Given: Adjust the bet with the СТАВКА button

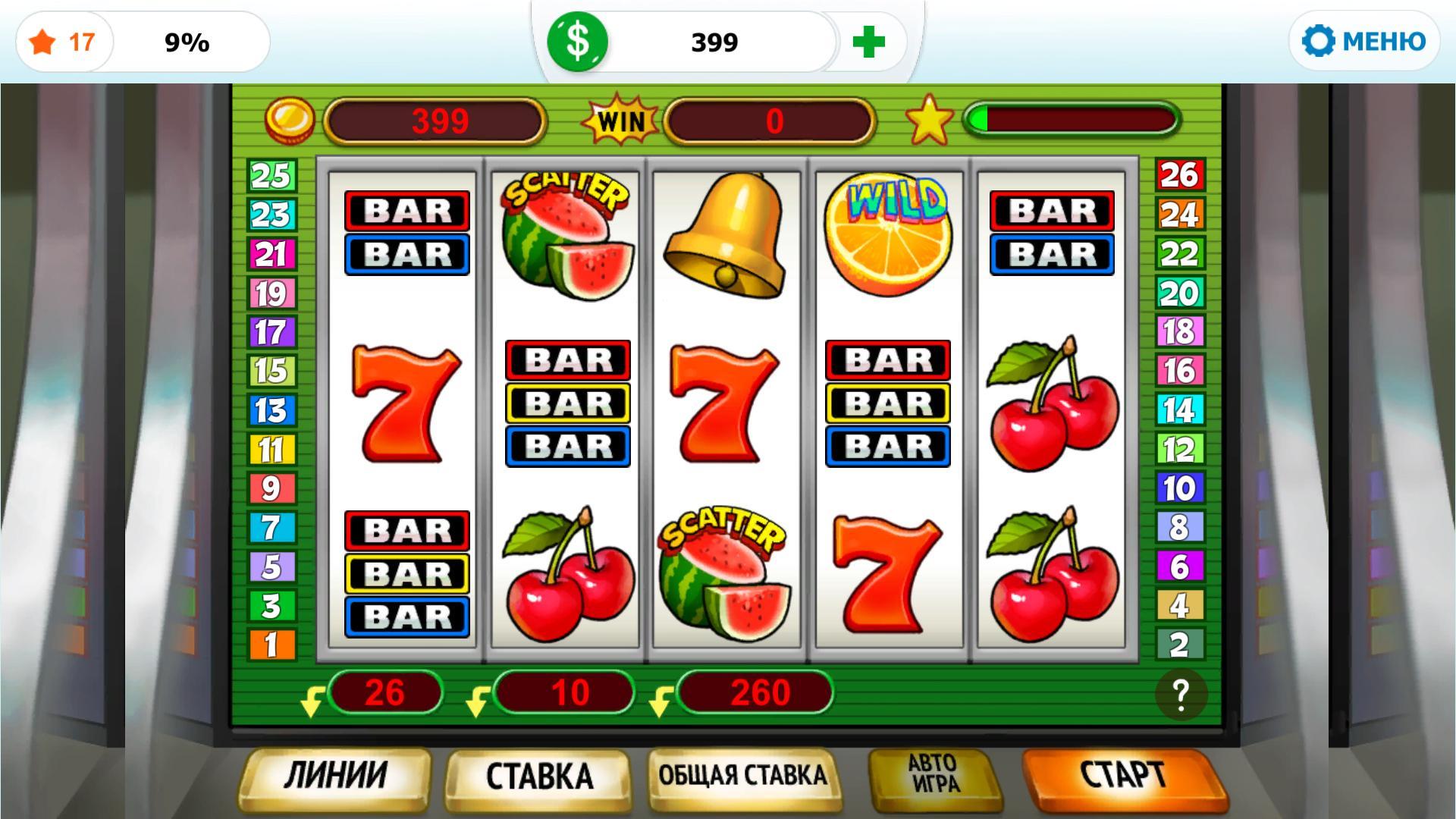Looking at the screenshot, I should click(x=538, y=777).
